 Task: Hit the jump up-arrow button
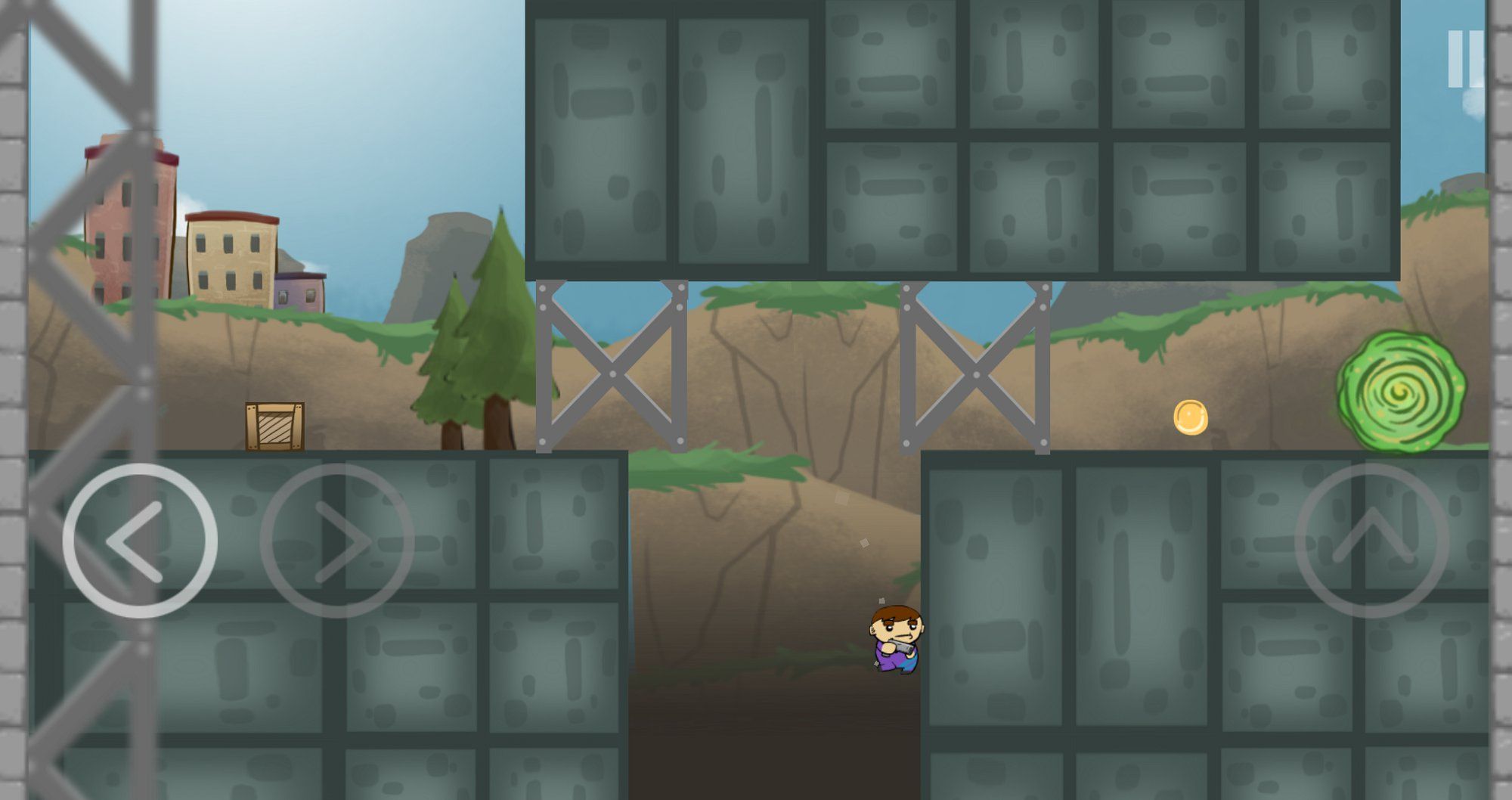coord(1372,541)
